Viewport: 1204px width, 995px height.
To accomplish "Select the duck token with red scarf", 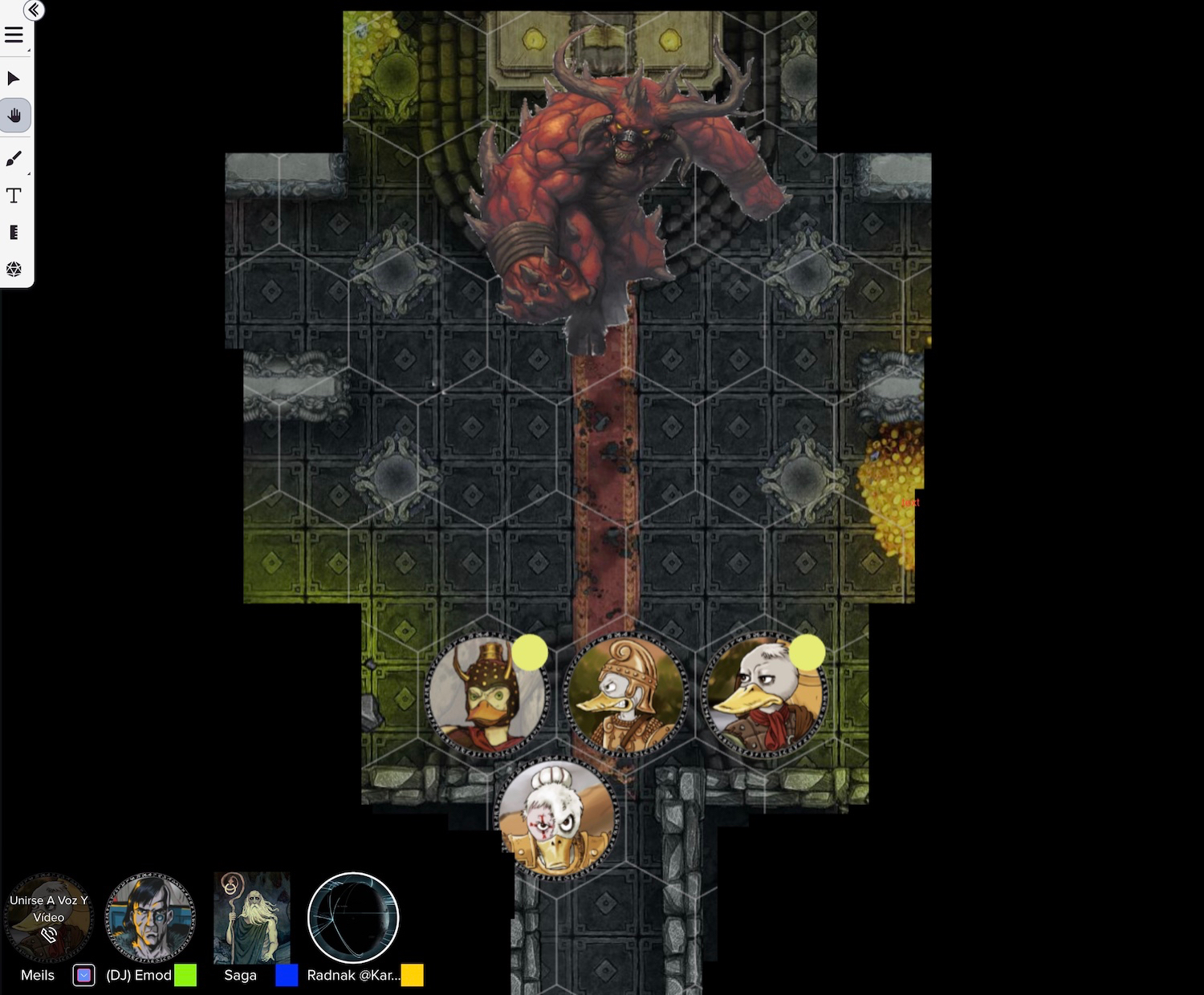I will 763,695.
